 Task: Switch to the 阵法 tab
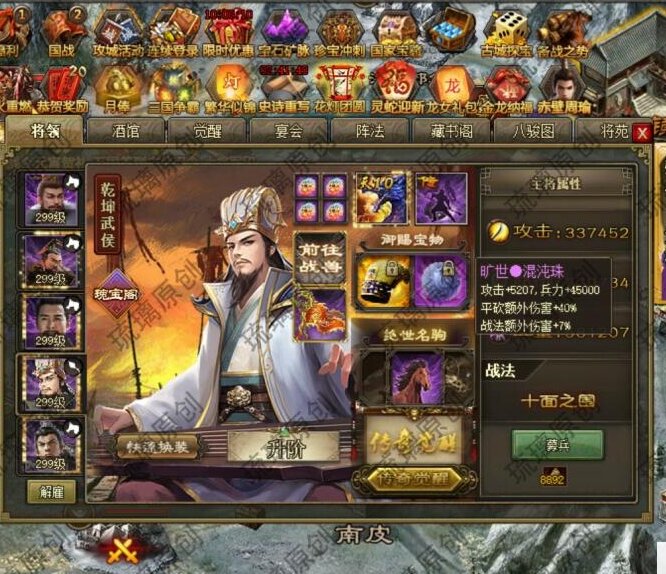(x=370, y=130)
